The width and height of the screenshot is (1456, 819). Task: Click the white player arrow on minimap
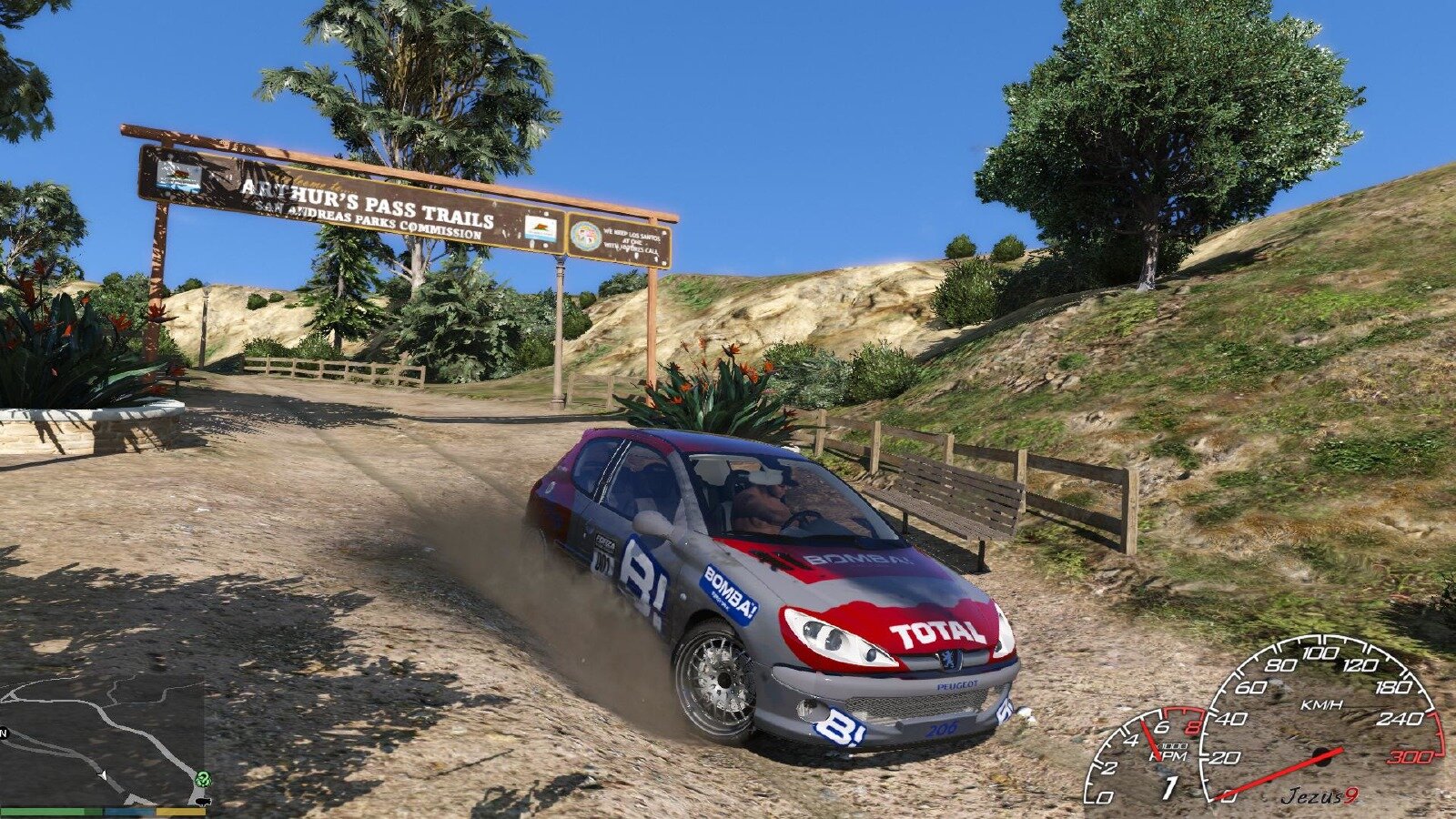[x=104, y=775]
